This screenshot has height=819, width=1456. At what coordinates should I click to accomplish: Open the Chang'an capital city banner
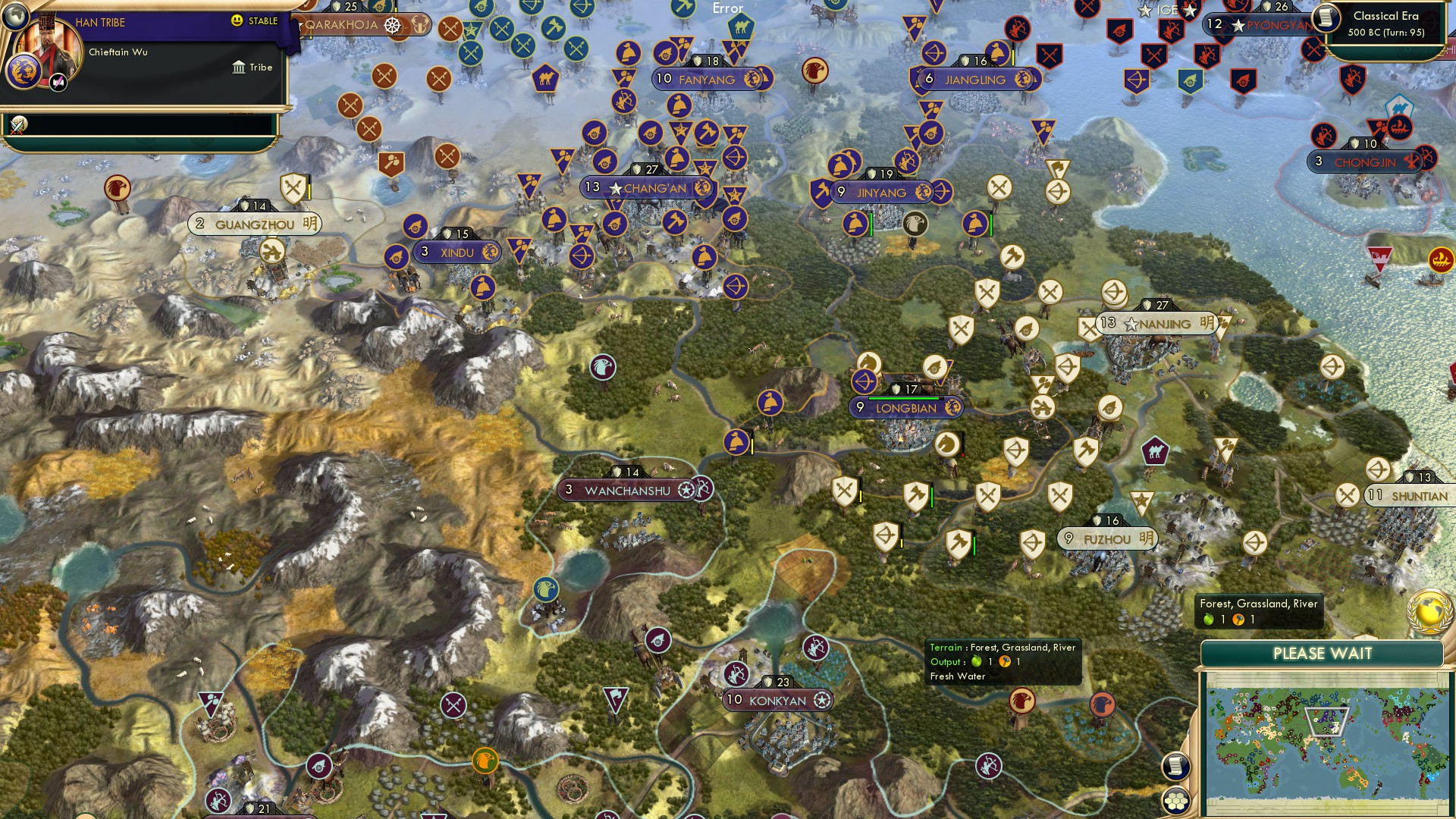pyautogui.click(x=646, y=187)
